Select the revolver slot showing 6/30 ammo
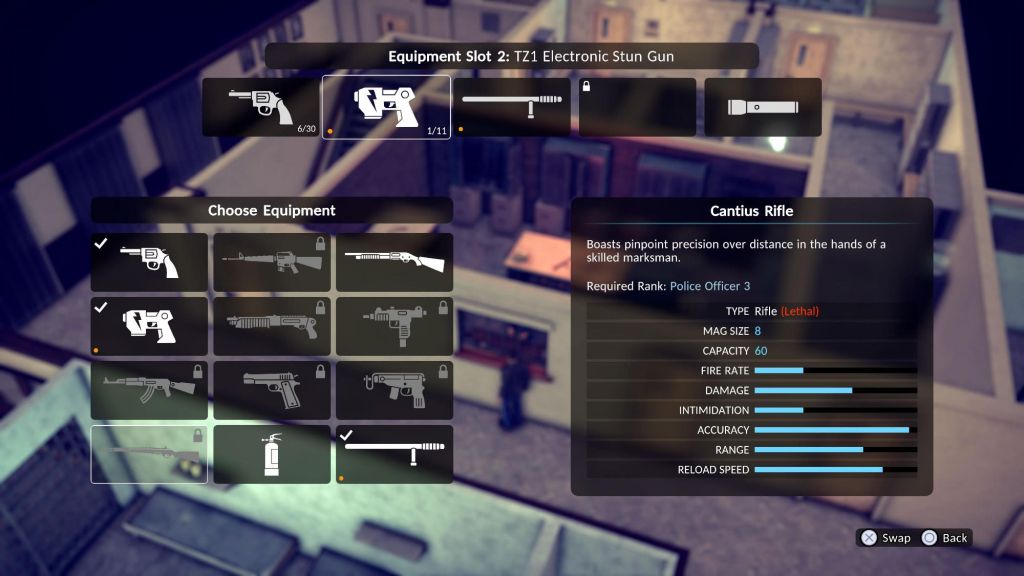 pos(260,107)
